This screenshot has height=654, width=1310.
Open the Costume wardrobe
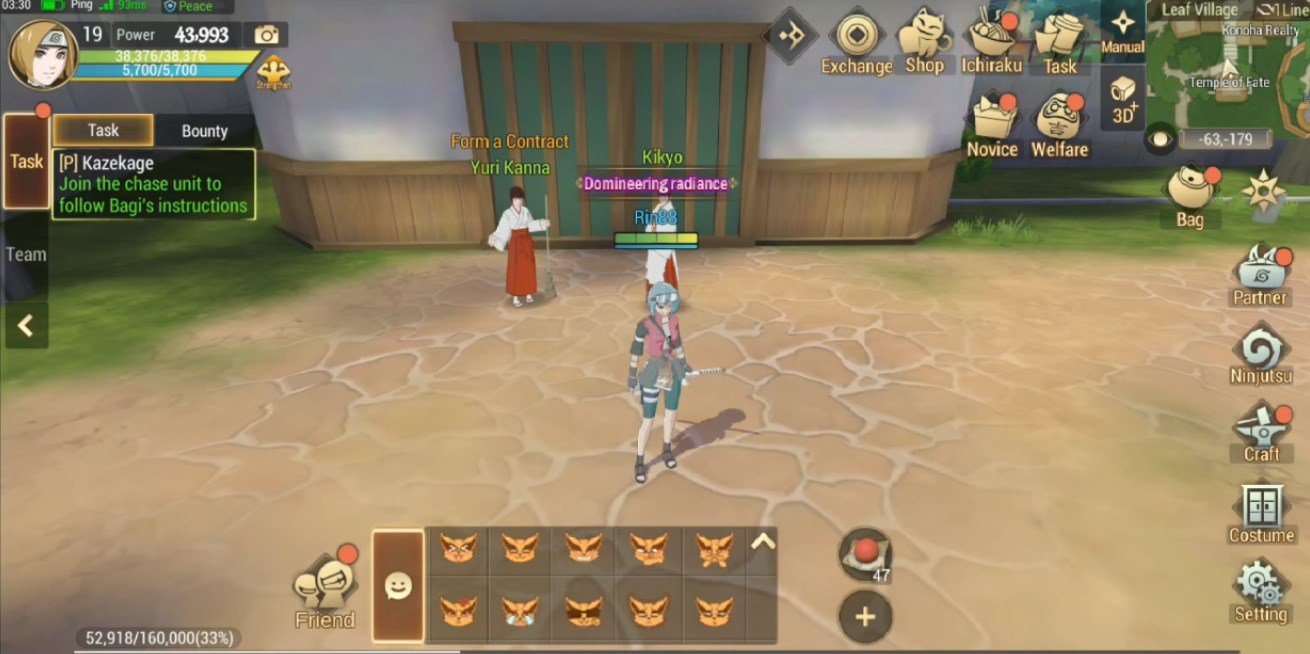pos(1261,513)
